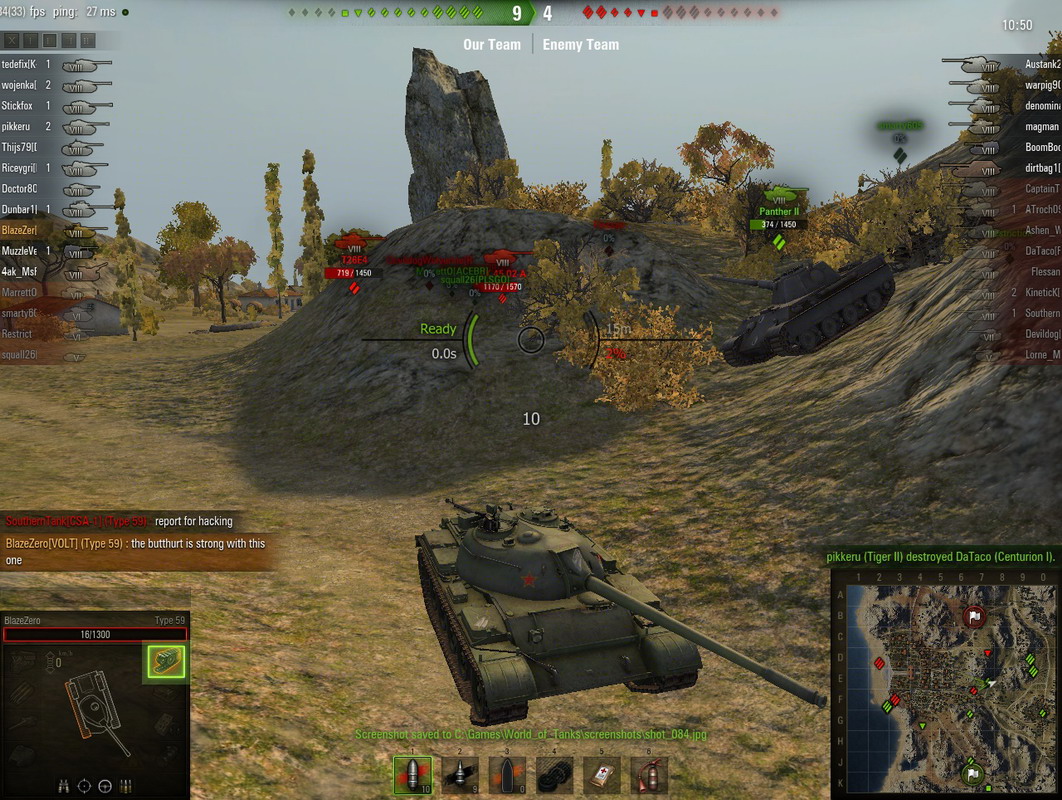
Task: Click the binoculars crew icon
Action: click(65, 785)
